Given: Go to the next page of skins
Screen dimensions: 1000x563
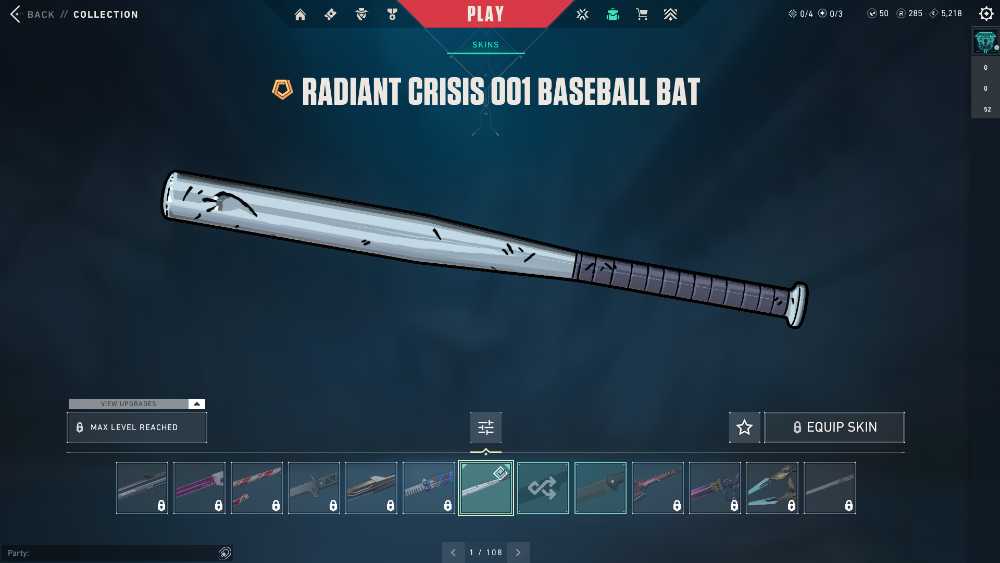Looking at the screenshot, I should 518,552.
